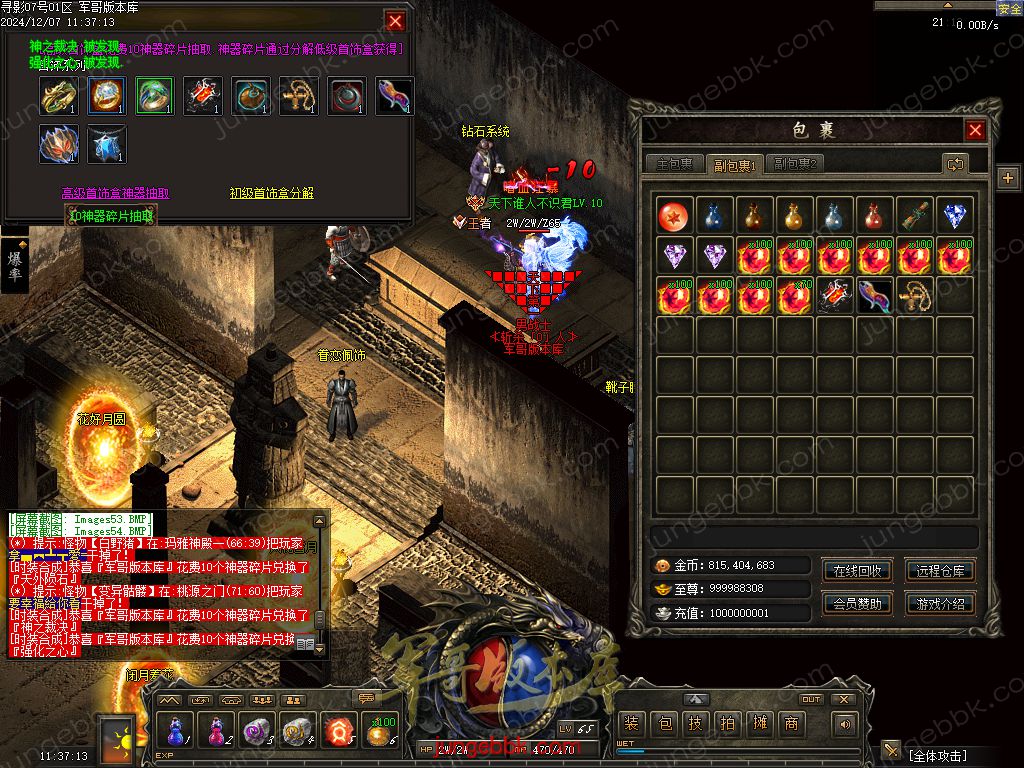Use the hotbar slot 1 potion
Screen dimensions: 1024x768
pyautogui.click(x=177, y=731)
